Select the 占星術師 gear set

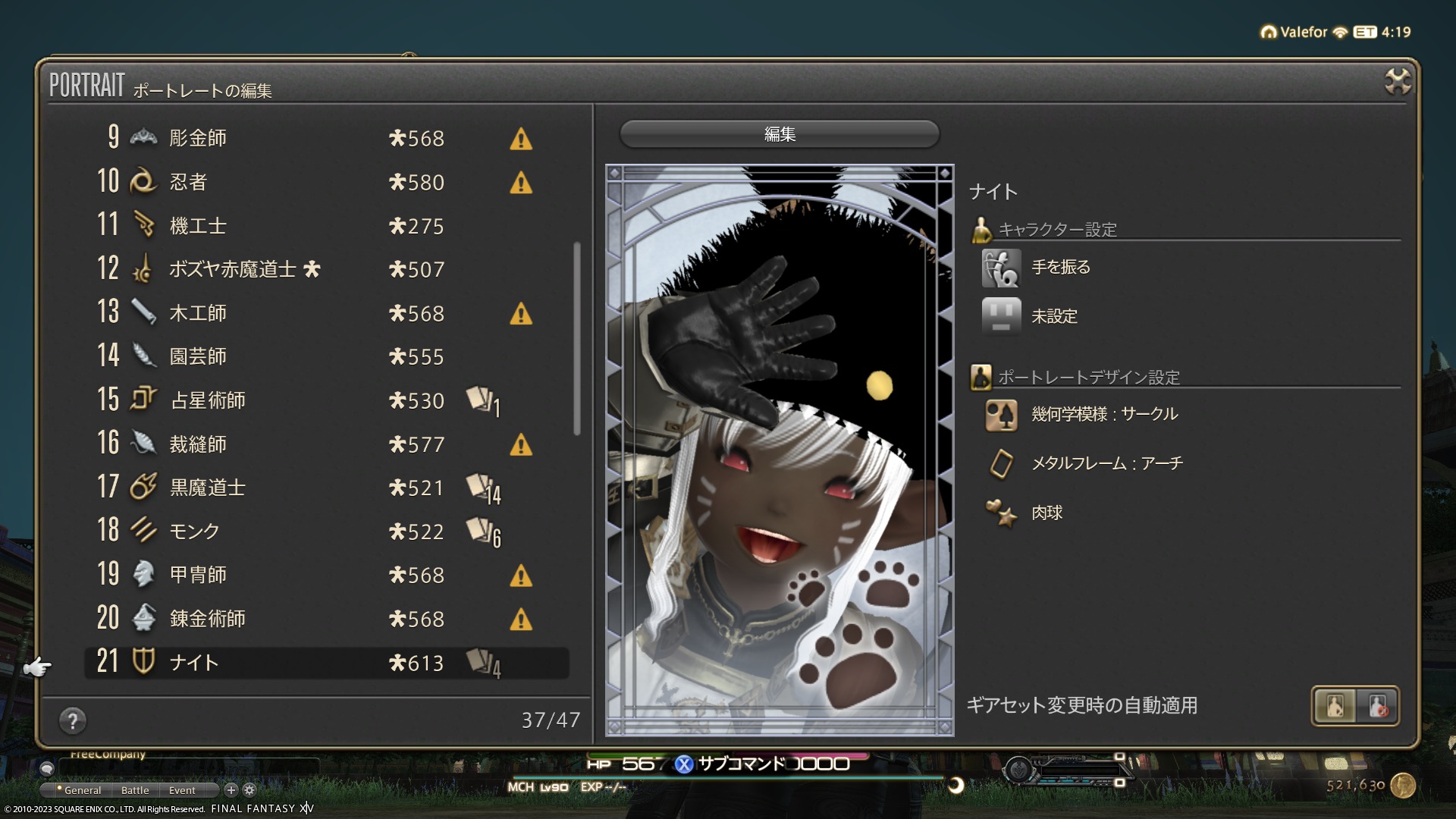pos(326,400)
